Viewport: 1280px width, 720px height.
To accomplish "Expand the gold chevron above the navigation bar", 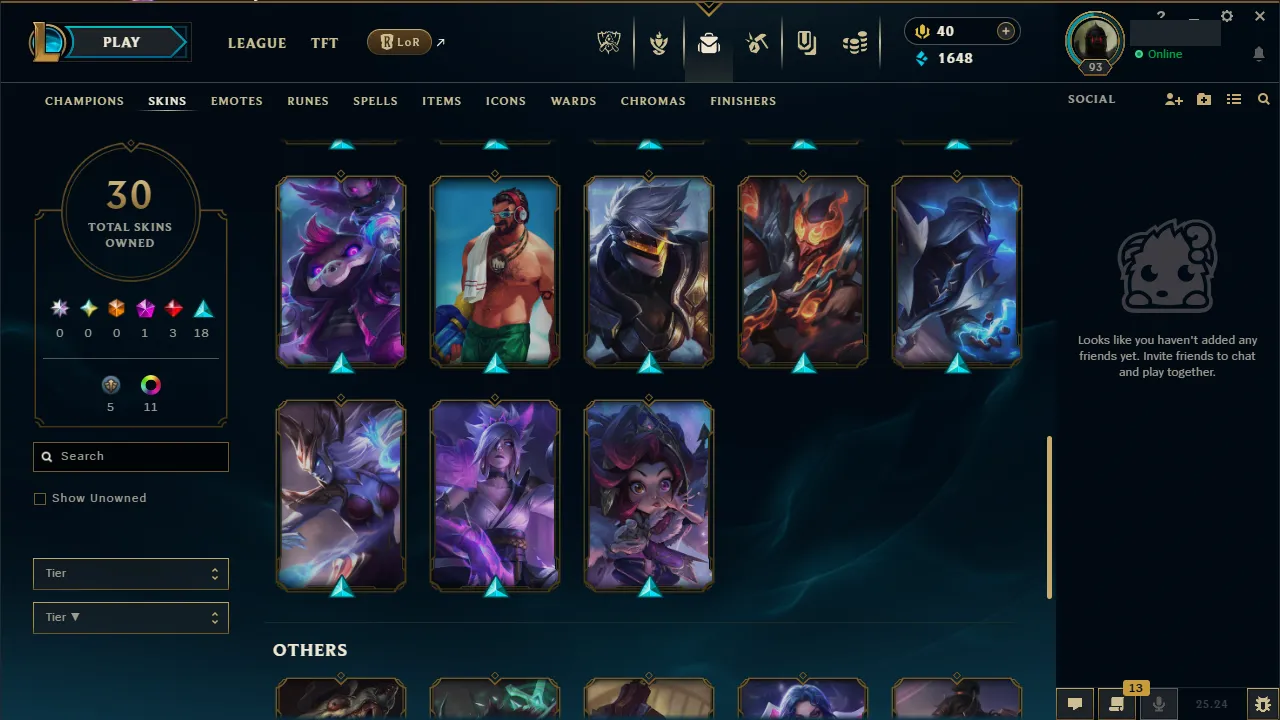I will (709, 6).
